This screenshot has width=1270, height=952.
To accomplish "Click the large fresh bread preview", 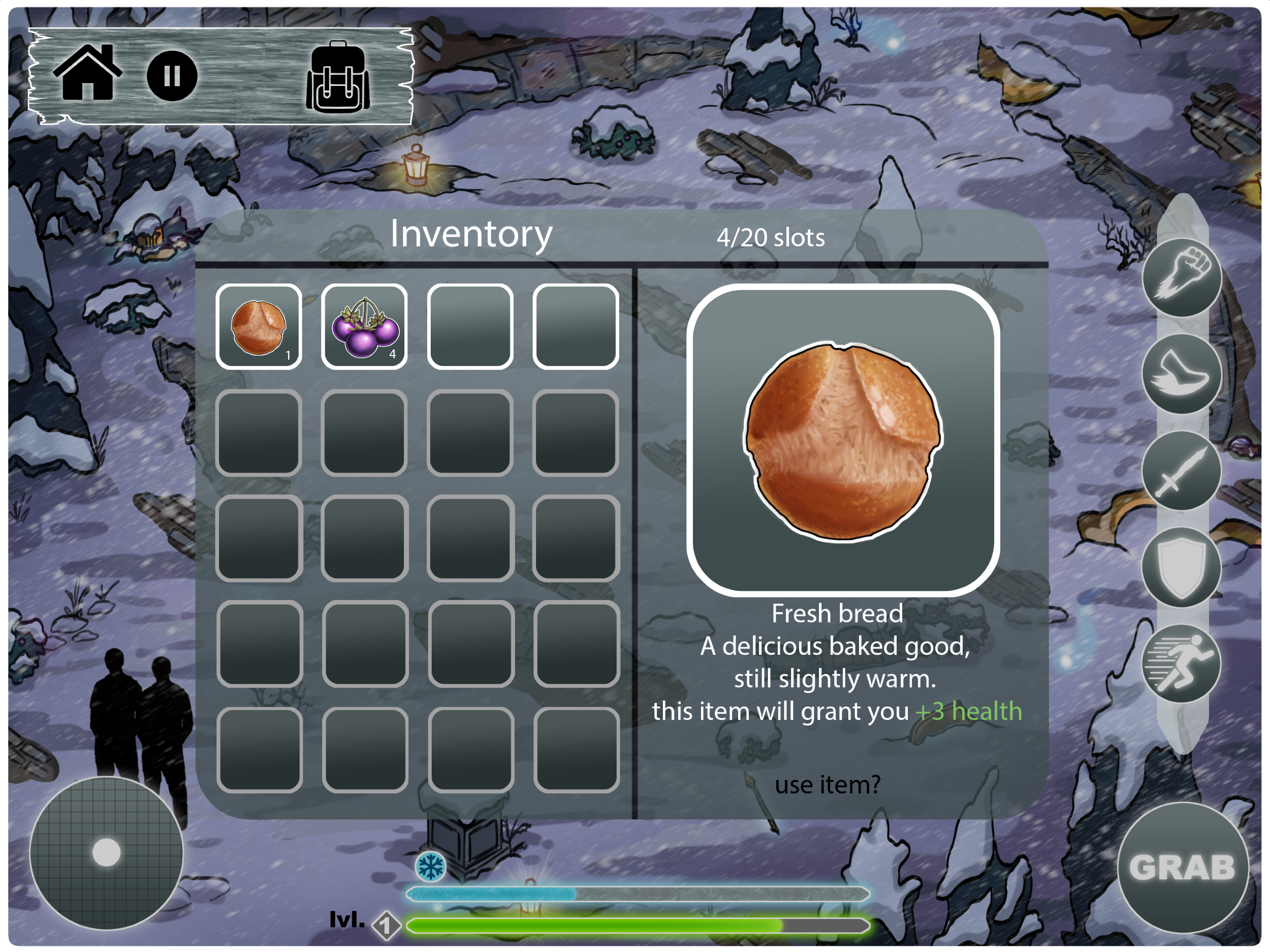I will coord(843,440).
